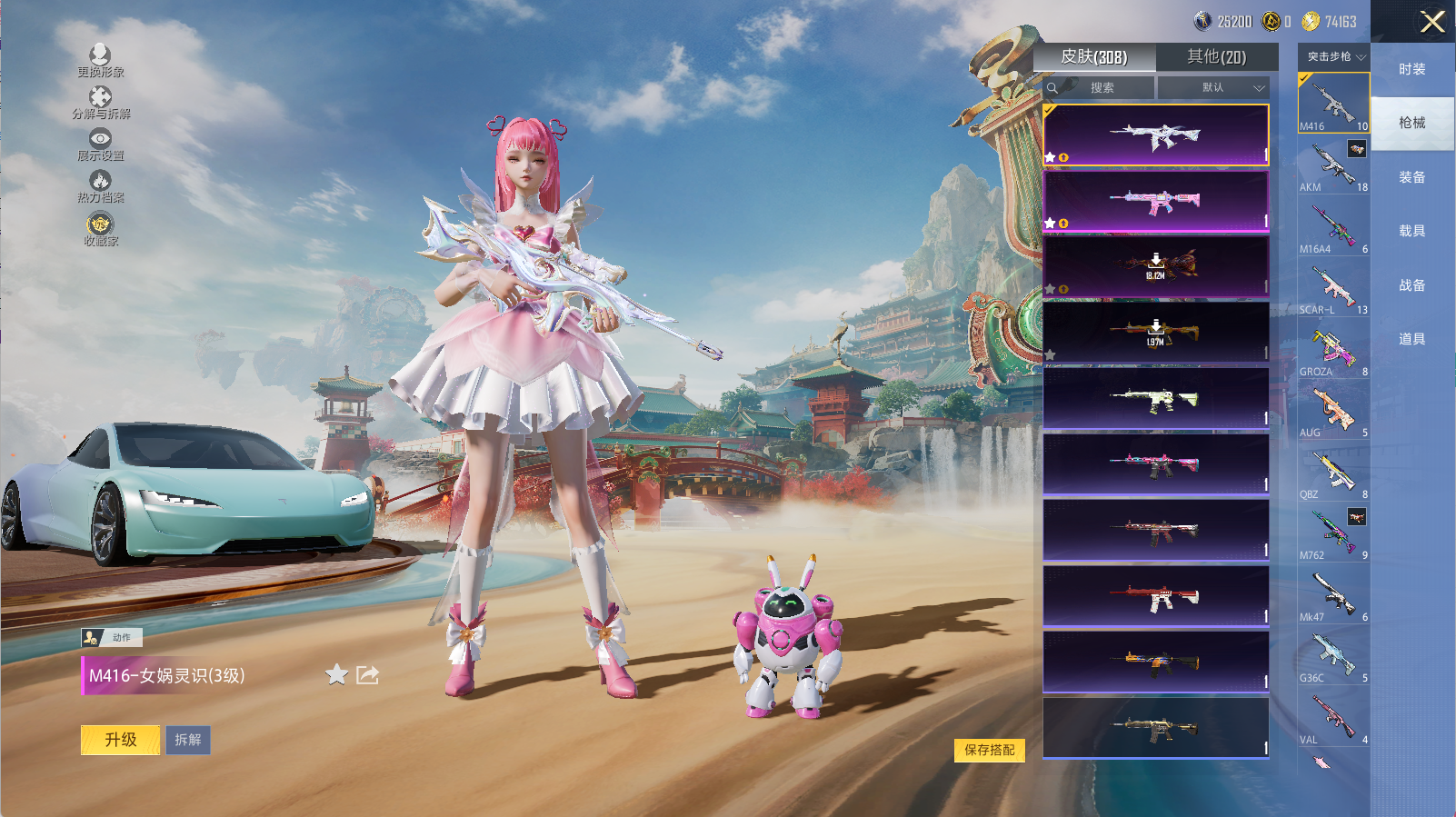Open 展示设置 display settings

pos(100,144)
